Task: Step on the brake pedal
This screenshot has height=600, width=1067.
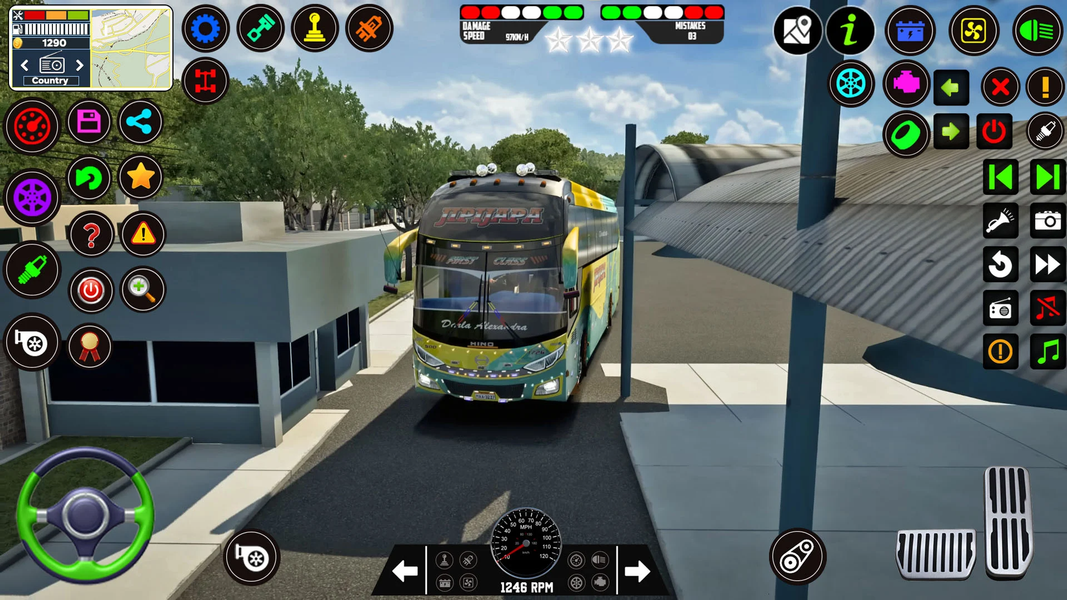Action: pos(935,554)
